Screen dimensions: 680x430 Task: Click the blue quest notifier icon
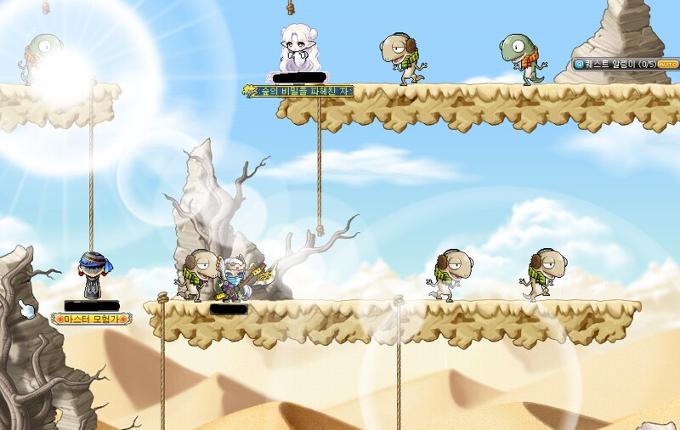click(580, 63)
